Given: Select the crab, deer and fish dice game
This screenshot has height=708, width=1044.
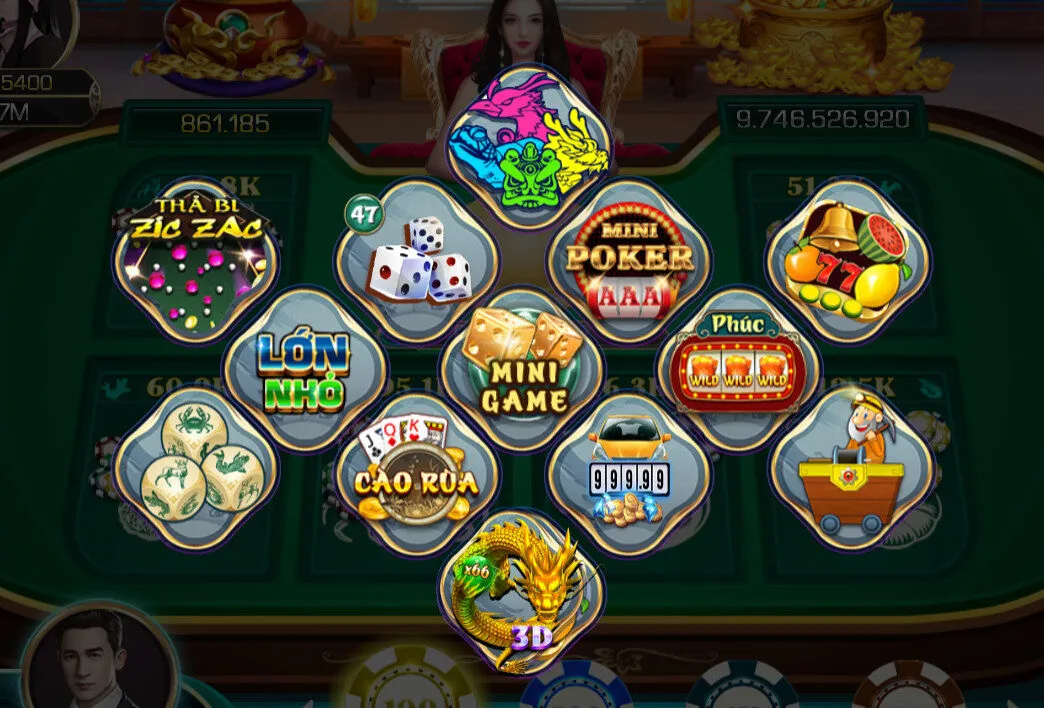Looking at the screenshot, I should click(195, 470).
